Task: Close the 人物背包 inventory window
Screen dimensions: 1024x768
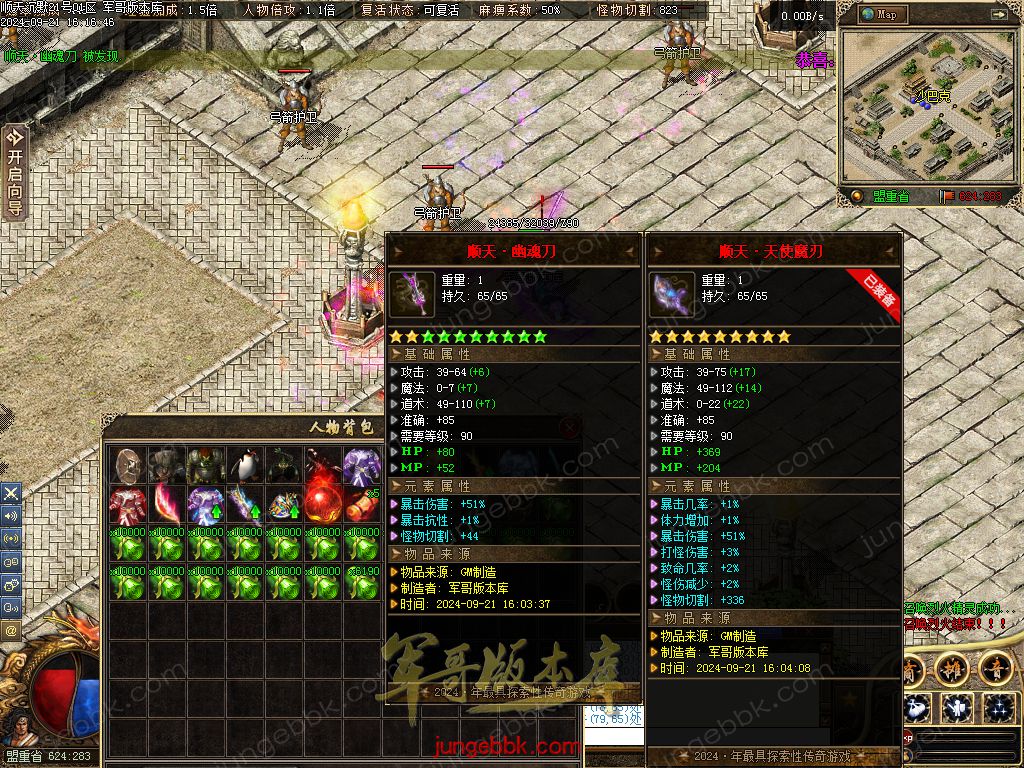Action: (x=569, y=428)
